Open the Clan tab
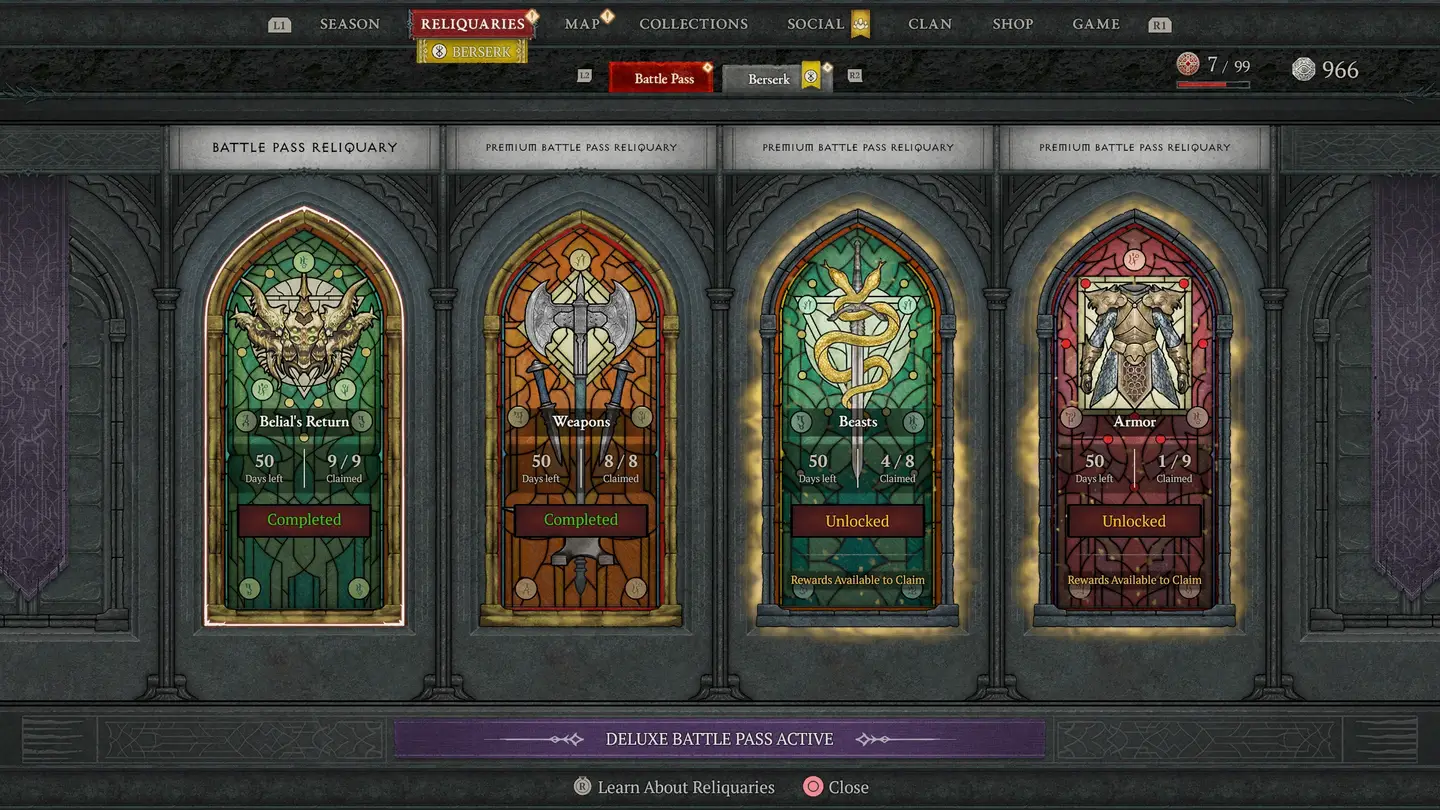Image resolution: width=1440 pixels, height=810 pixels. [x=930, y=24]
